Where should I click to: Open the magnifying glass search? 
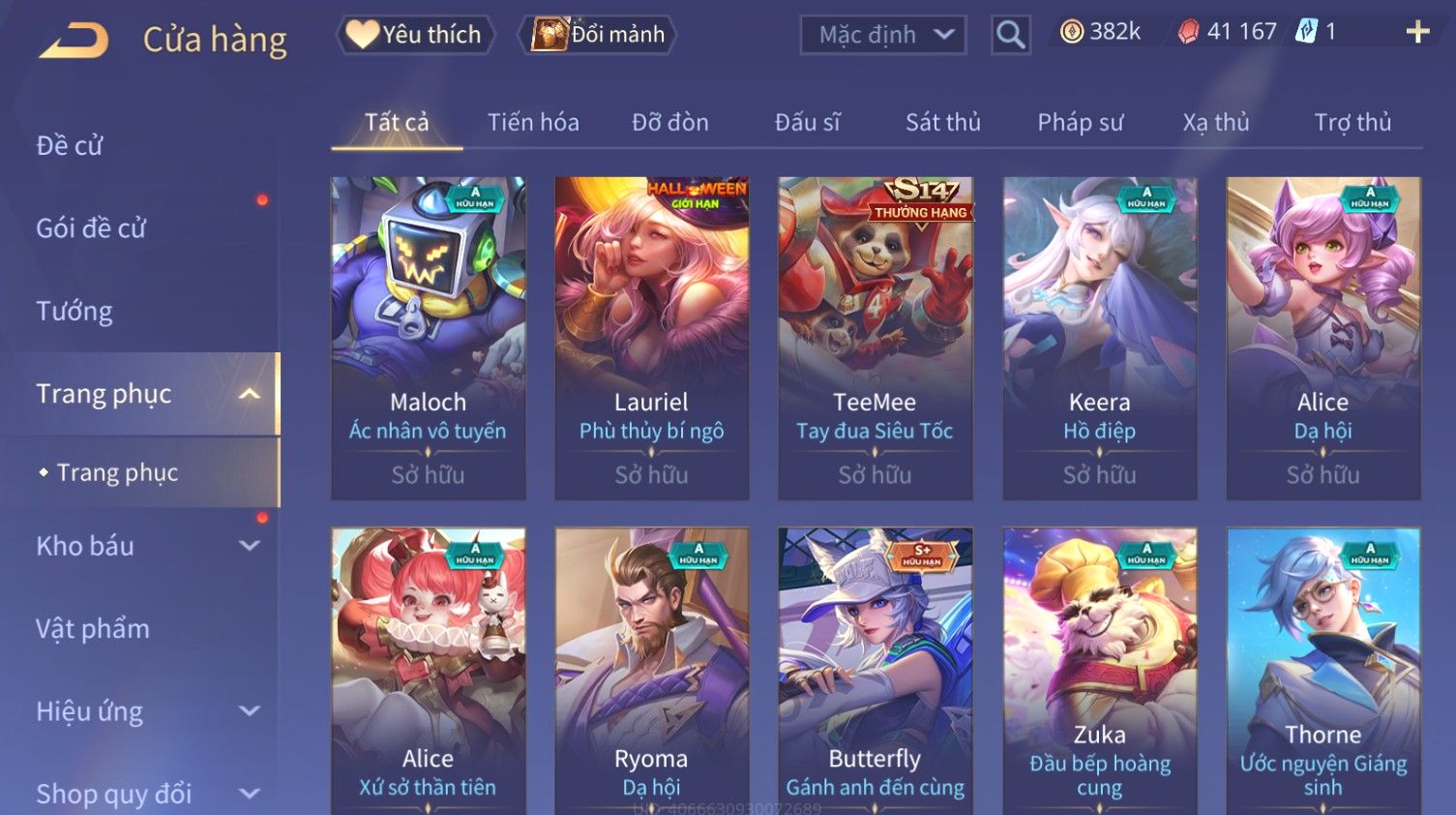tap(1010, 35)
